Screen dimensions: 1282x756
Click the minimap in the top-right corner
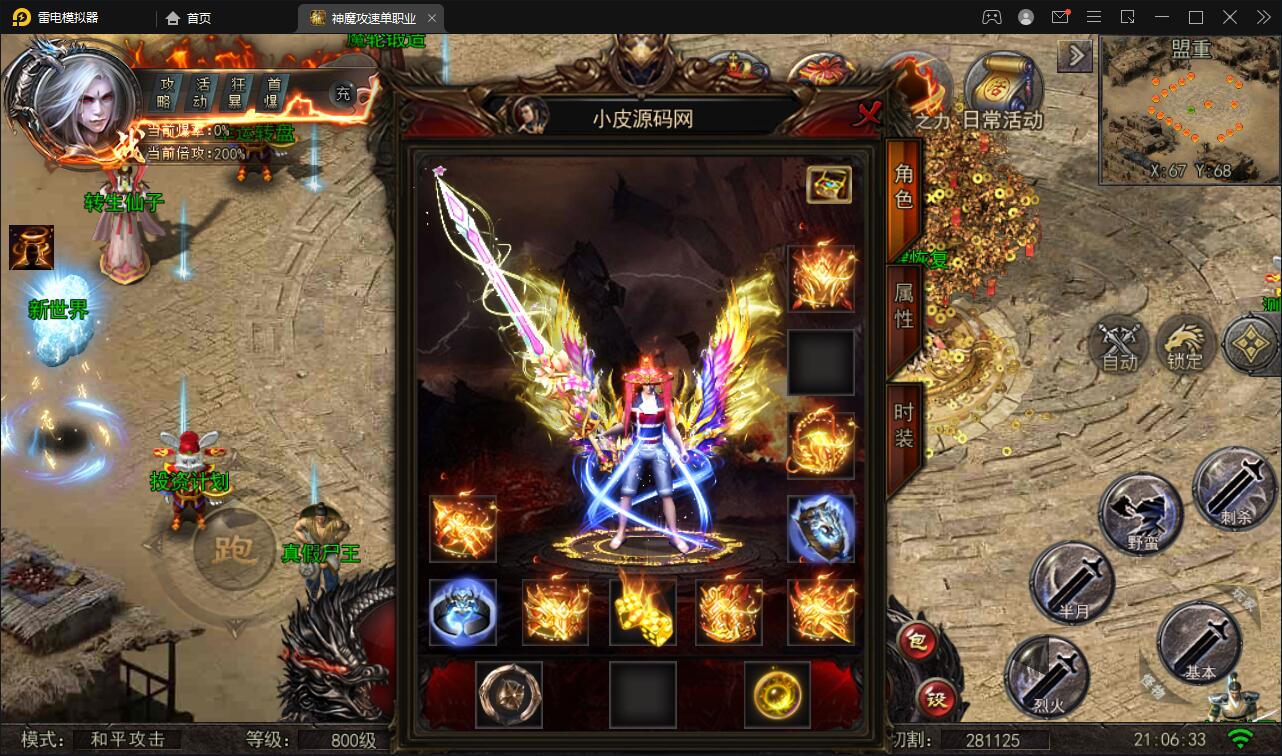click(1188, 110)
